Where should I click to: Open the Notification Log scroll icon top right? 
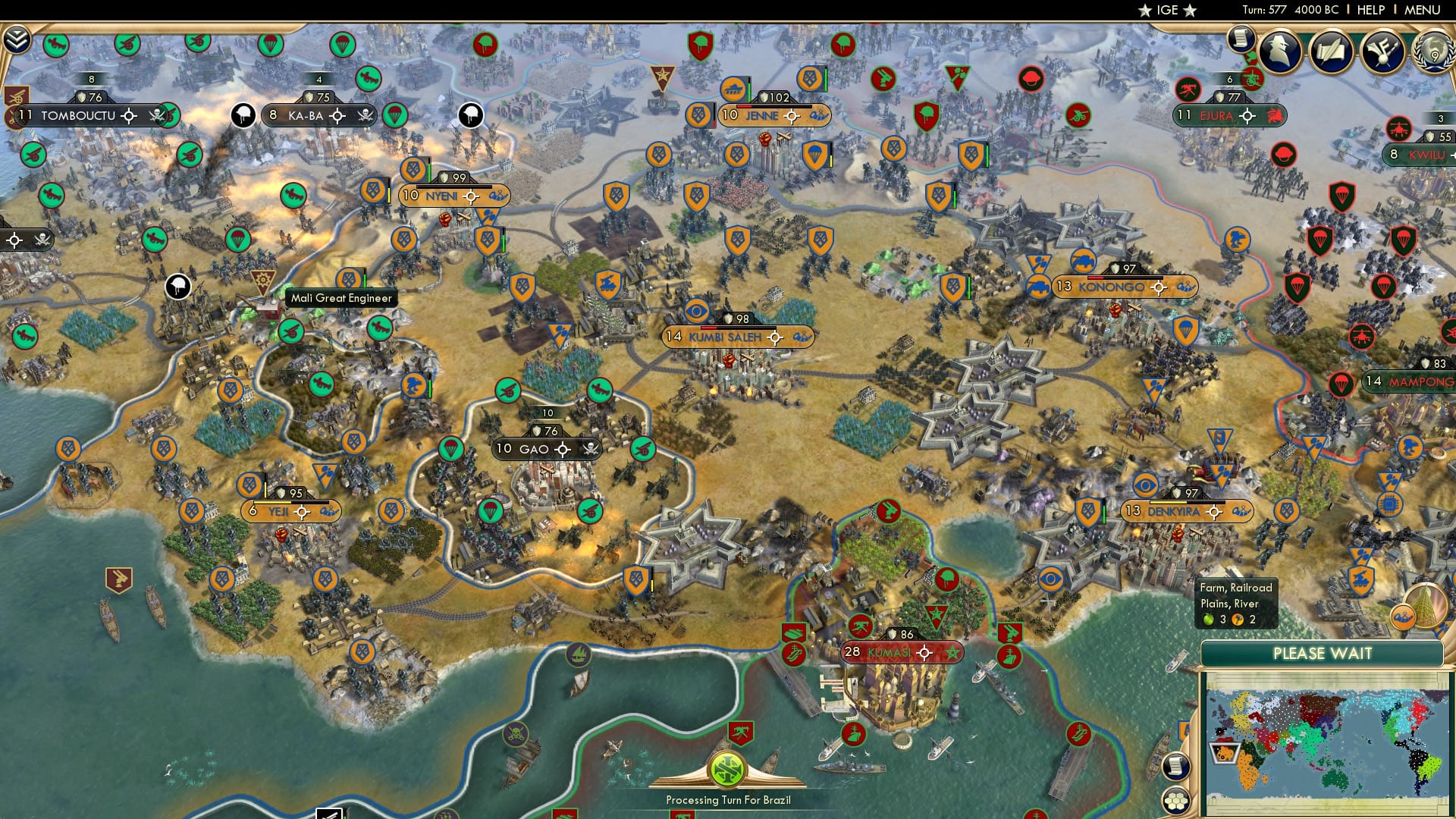click(1241, 39)
